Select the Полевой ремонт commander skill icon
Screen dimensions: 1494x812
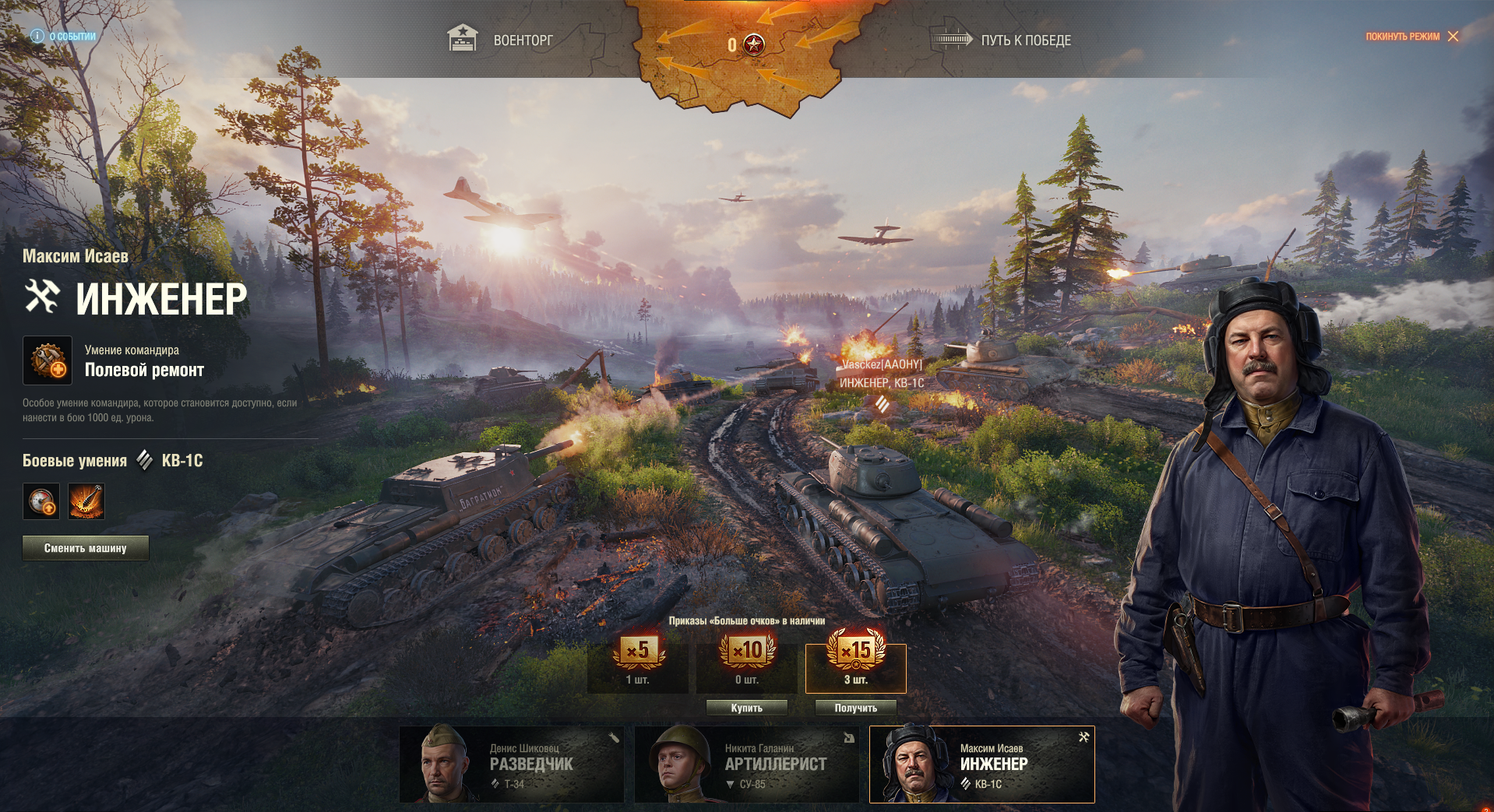(x=48, y=360)
